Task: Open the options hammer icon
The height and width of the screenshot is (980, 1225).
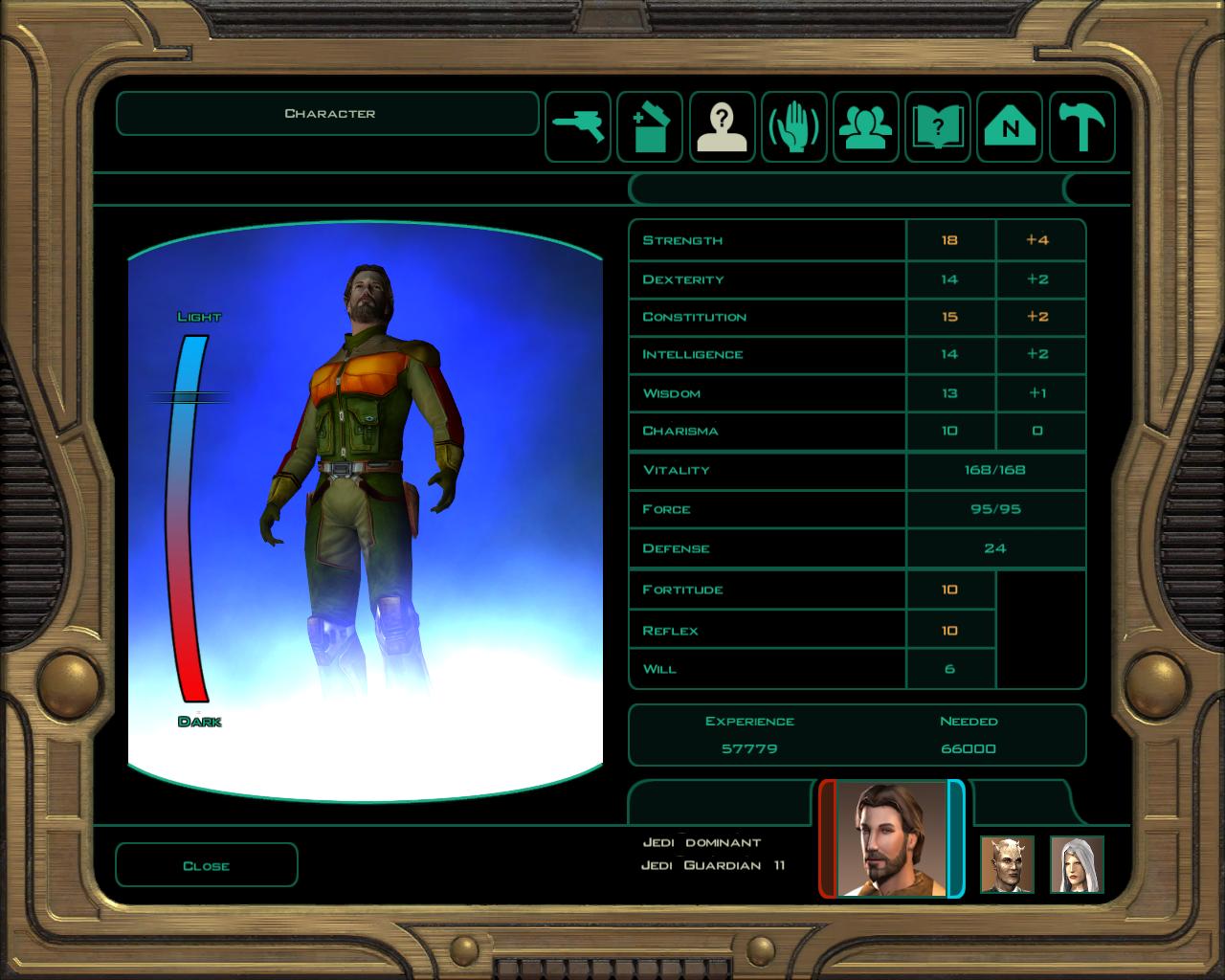Action: click(1082, 126)
